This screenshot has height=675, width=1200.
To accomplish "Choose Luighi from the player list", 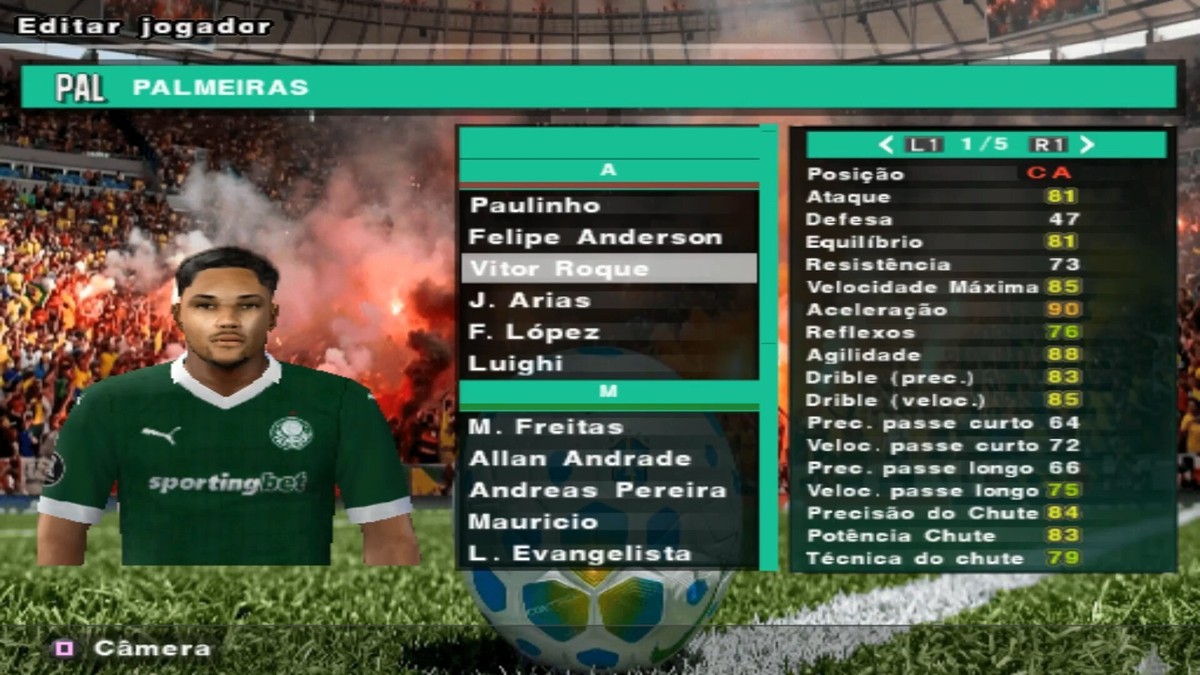I will coord(518,363).
